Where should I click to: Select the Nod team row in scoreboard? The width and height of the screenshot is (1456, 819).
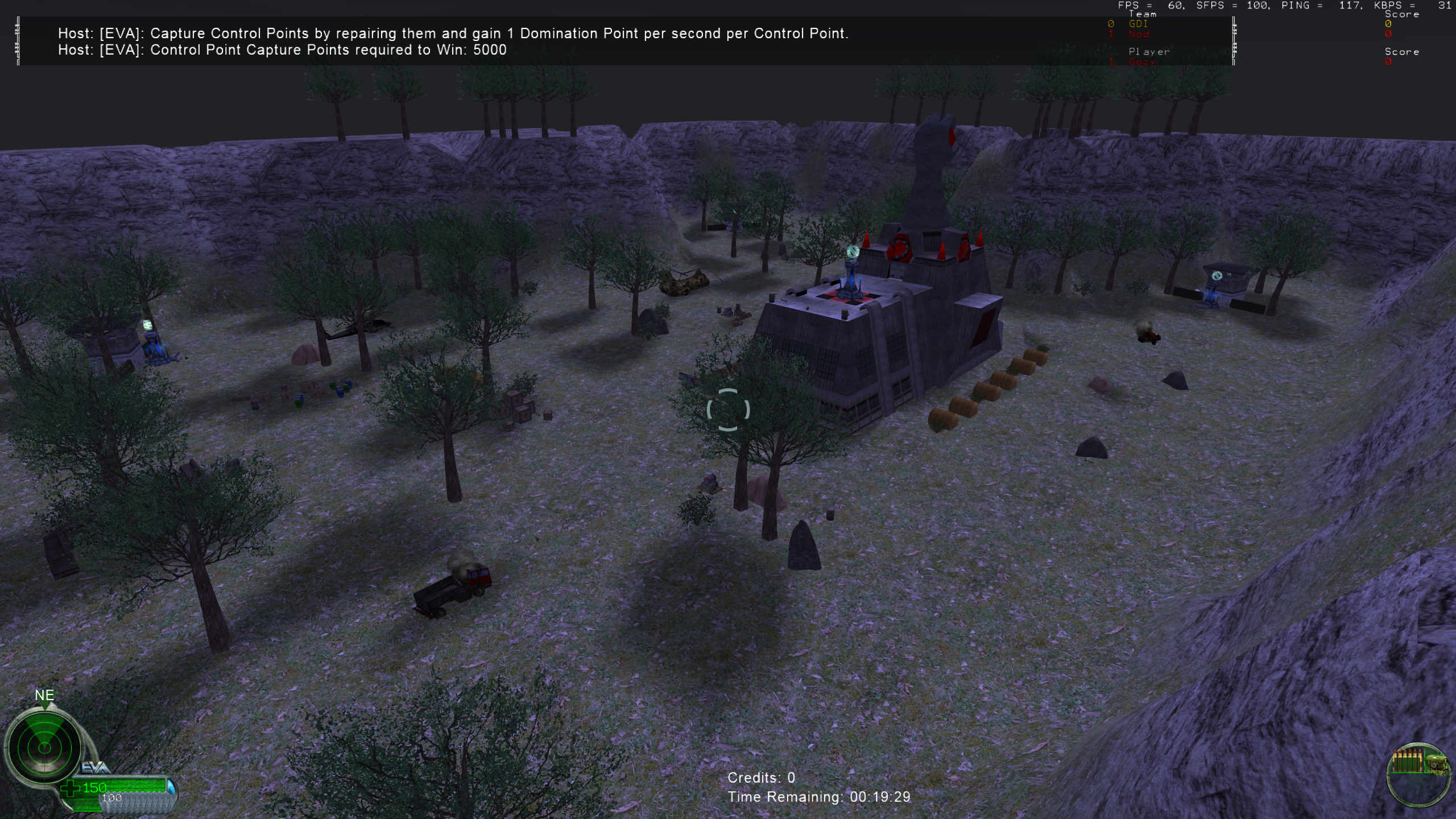tap(1139, 34)
